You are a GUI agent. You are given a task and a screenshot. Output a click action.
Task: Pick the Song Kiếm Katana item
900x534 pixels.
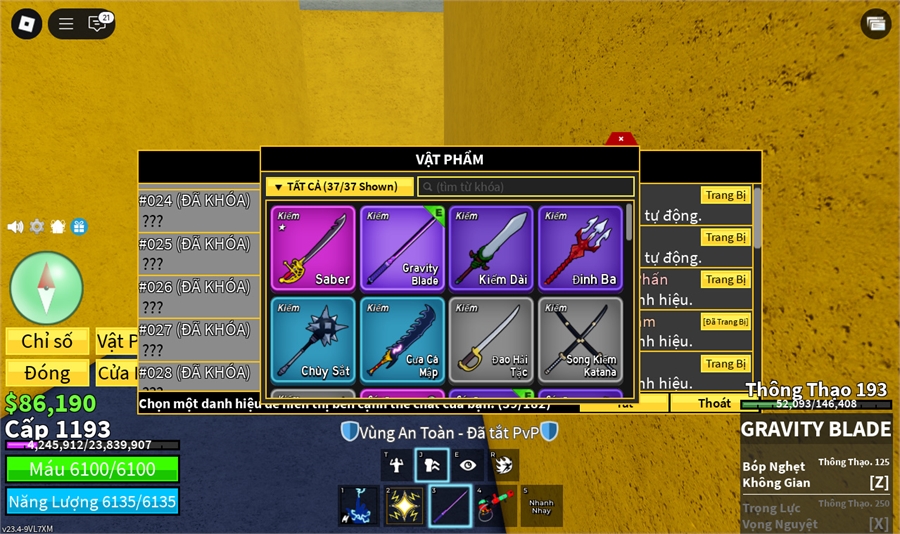(x=580, y=340)
